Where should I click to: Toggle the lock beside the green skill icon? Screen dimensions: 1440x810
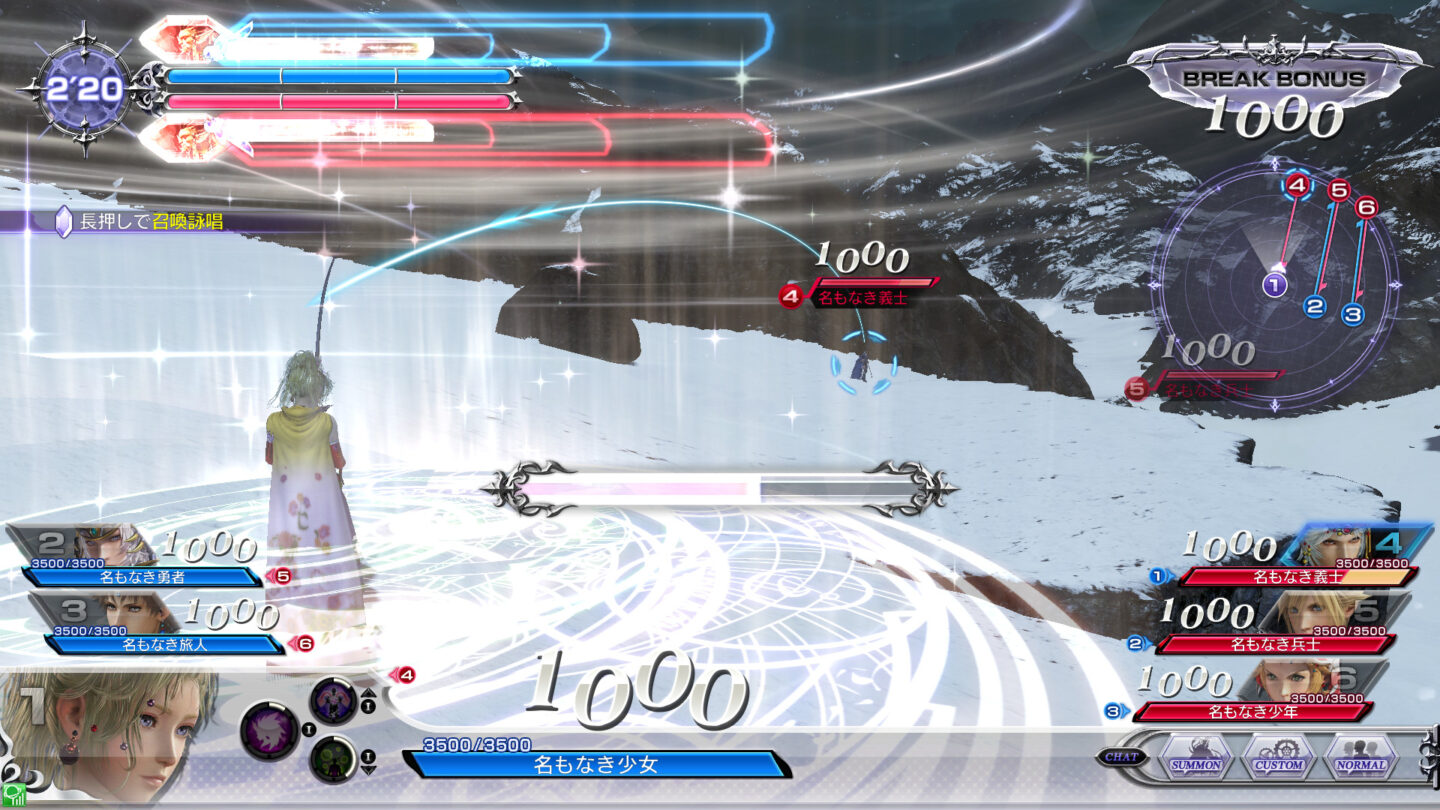pos(368,756)
